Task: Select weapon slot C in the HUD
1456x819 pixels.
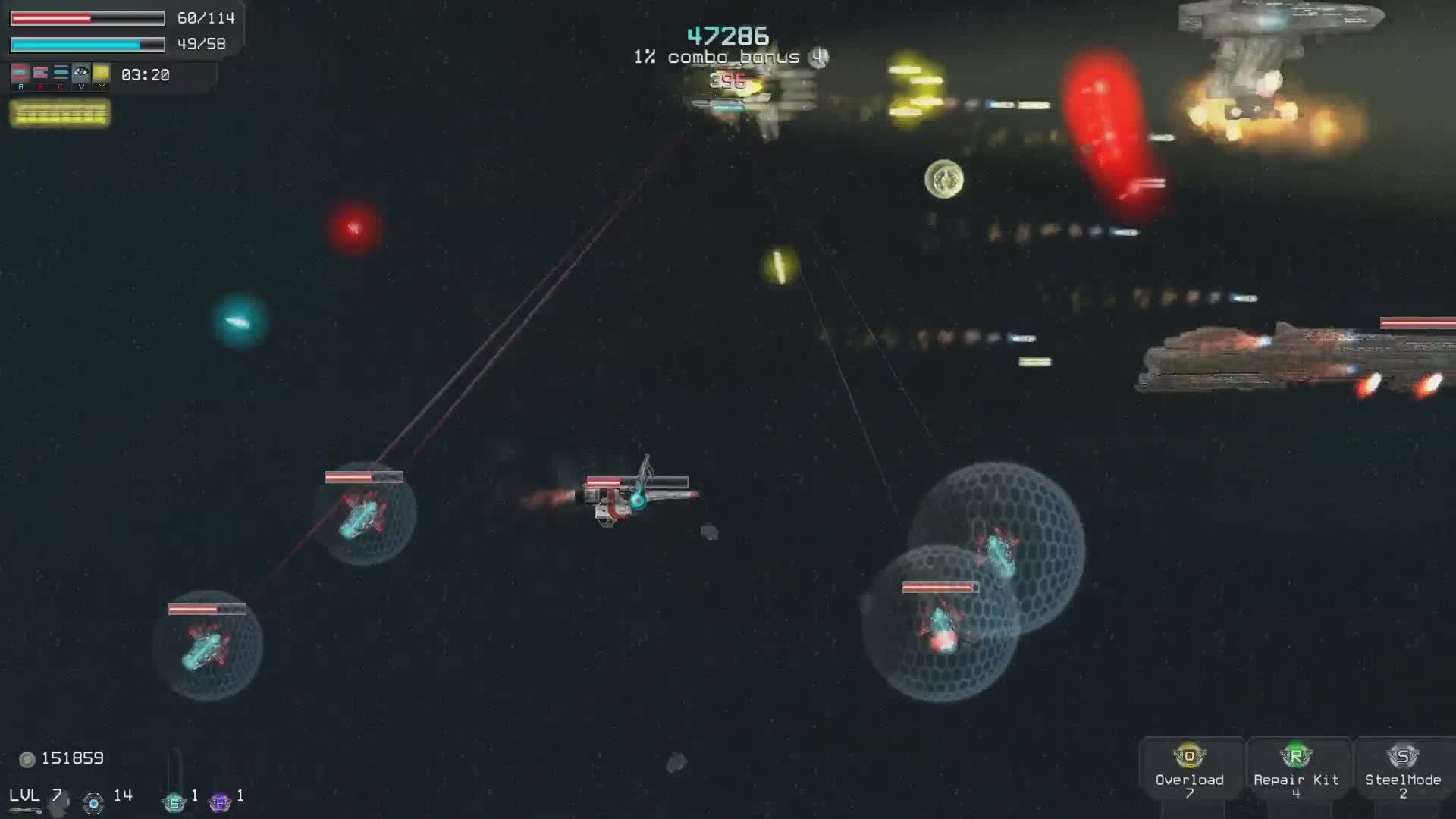Action: [61, 74]
